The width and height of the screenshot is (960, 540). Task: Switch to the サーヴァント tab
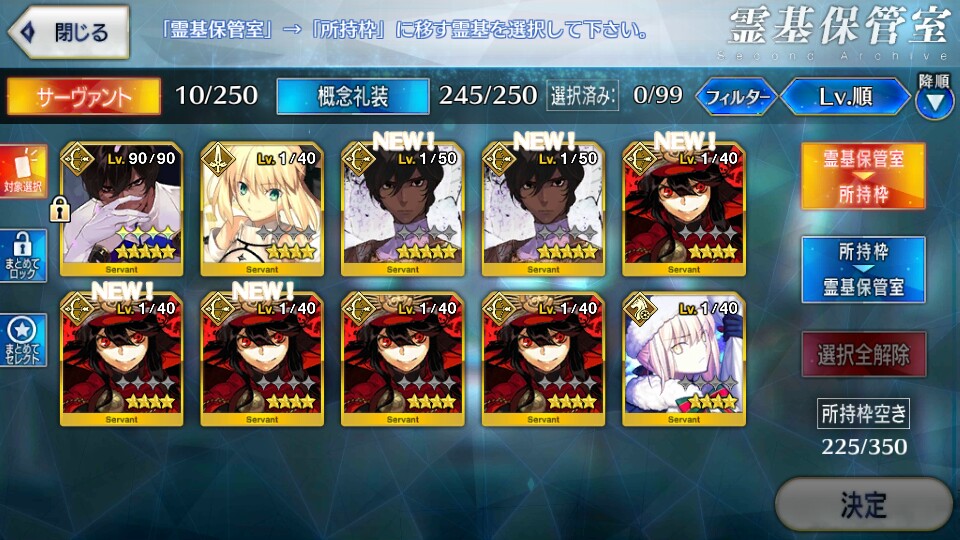tap(84, 96)
